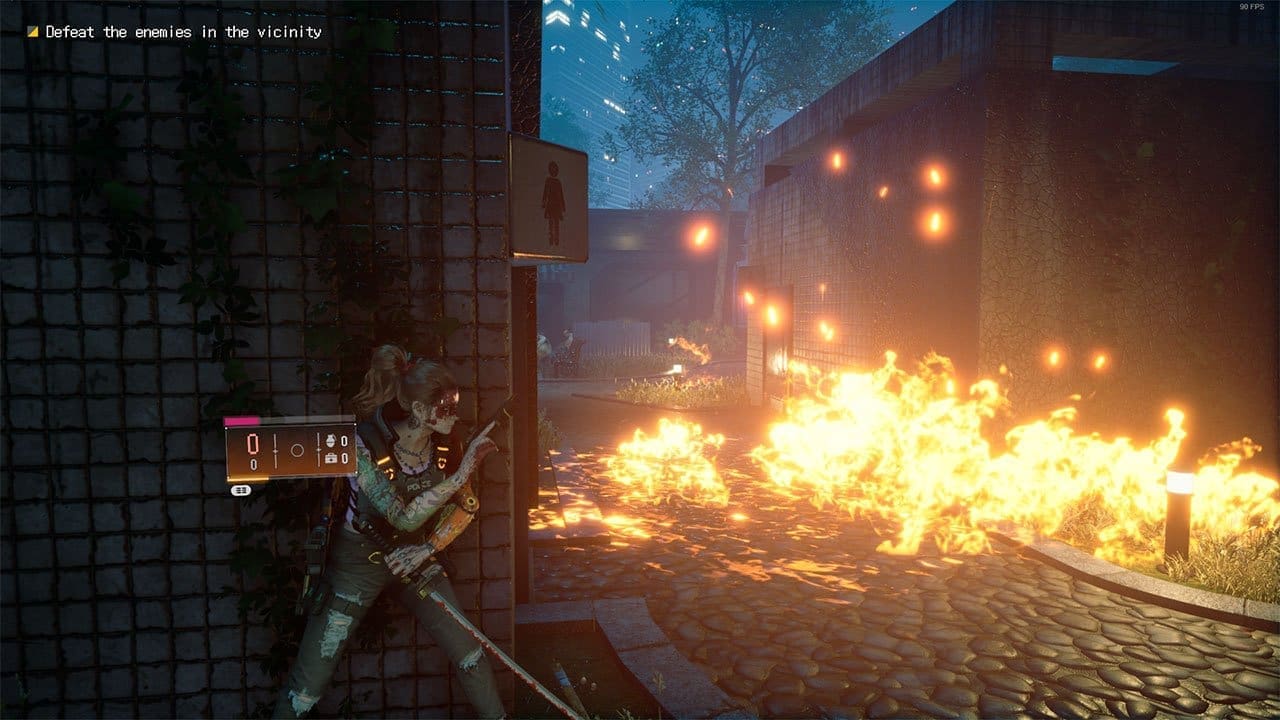The width and height of the screenshot is (1280, 720).
Task: Click the medkit briefcase icon
Action: click(x=331, y=459)
